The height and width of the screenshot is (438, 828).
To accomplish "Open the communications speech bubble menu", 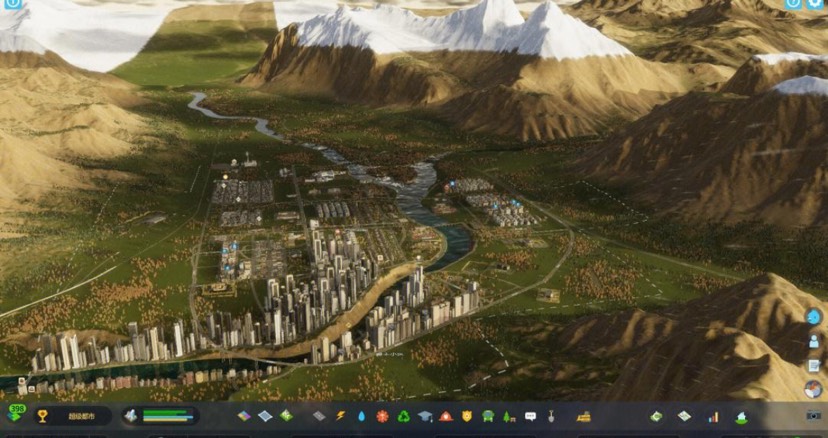I will (530, 416).
